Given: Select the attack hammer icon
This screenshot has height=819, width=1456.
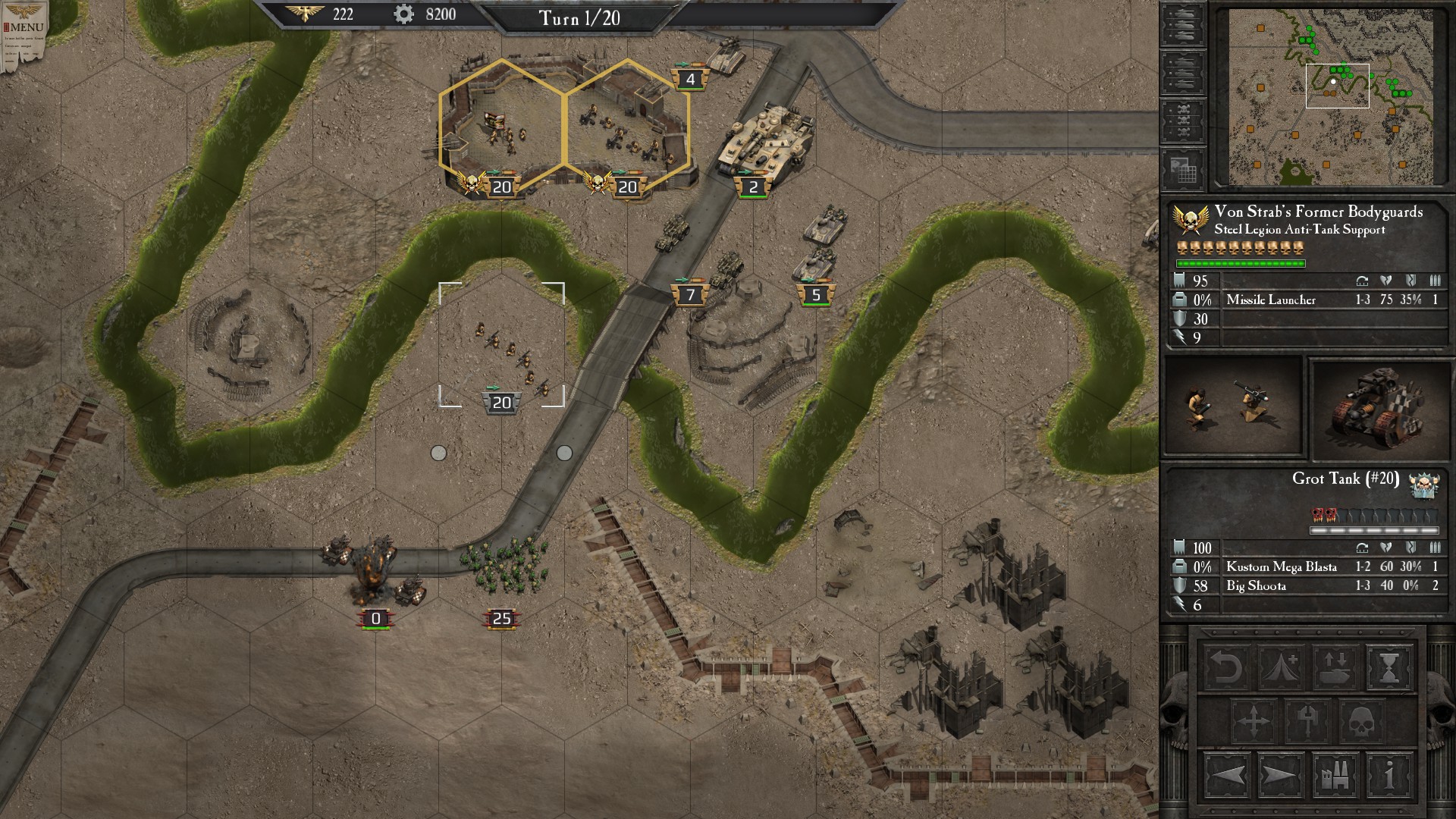Looking at the screenshot, I should coord(1307,722).
